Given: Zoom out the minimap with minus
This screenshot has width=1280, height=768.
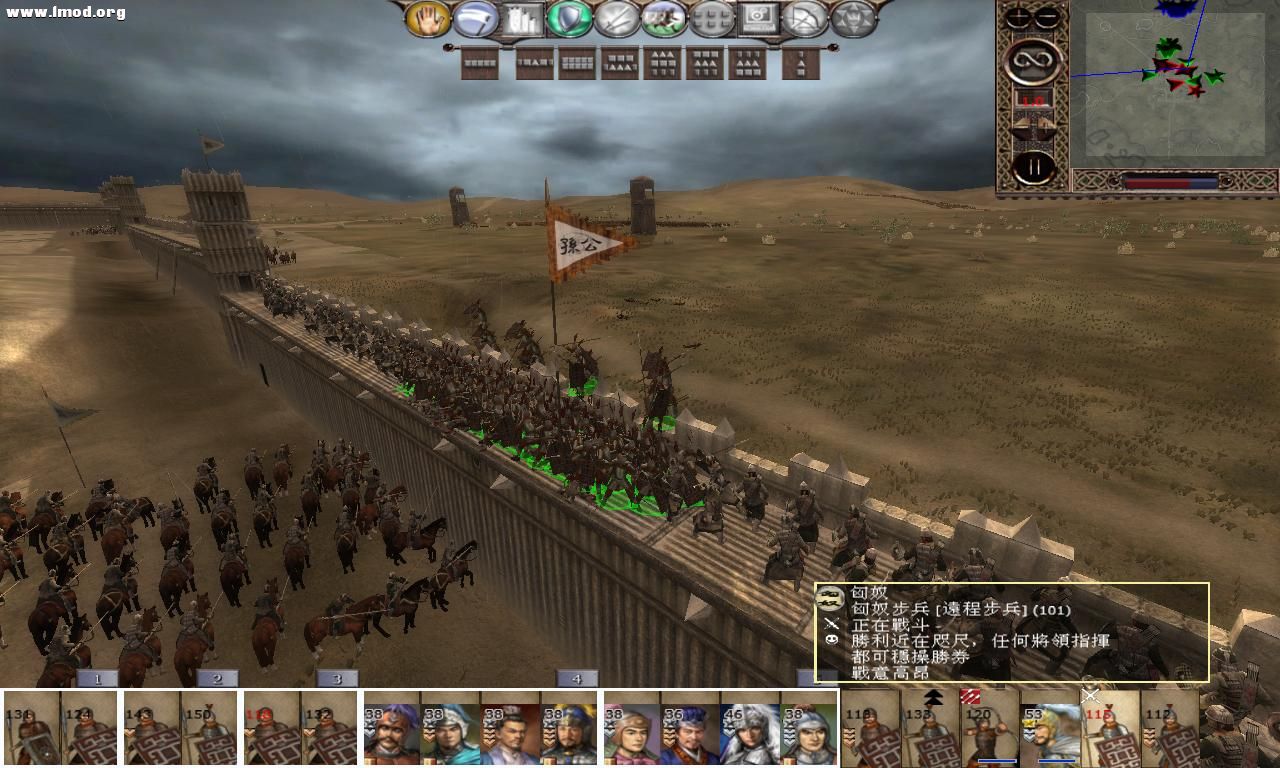Looking at the screenshot, I should pyautogui.click(x=1047, y=18).
